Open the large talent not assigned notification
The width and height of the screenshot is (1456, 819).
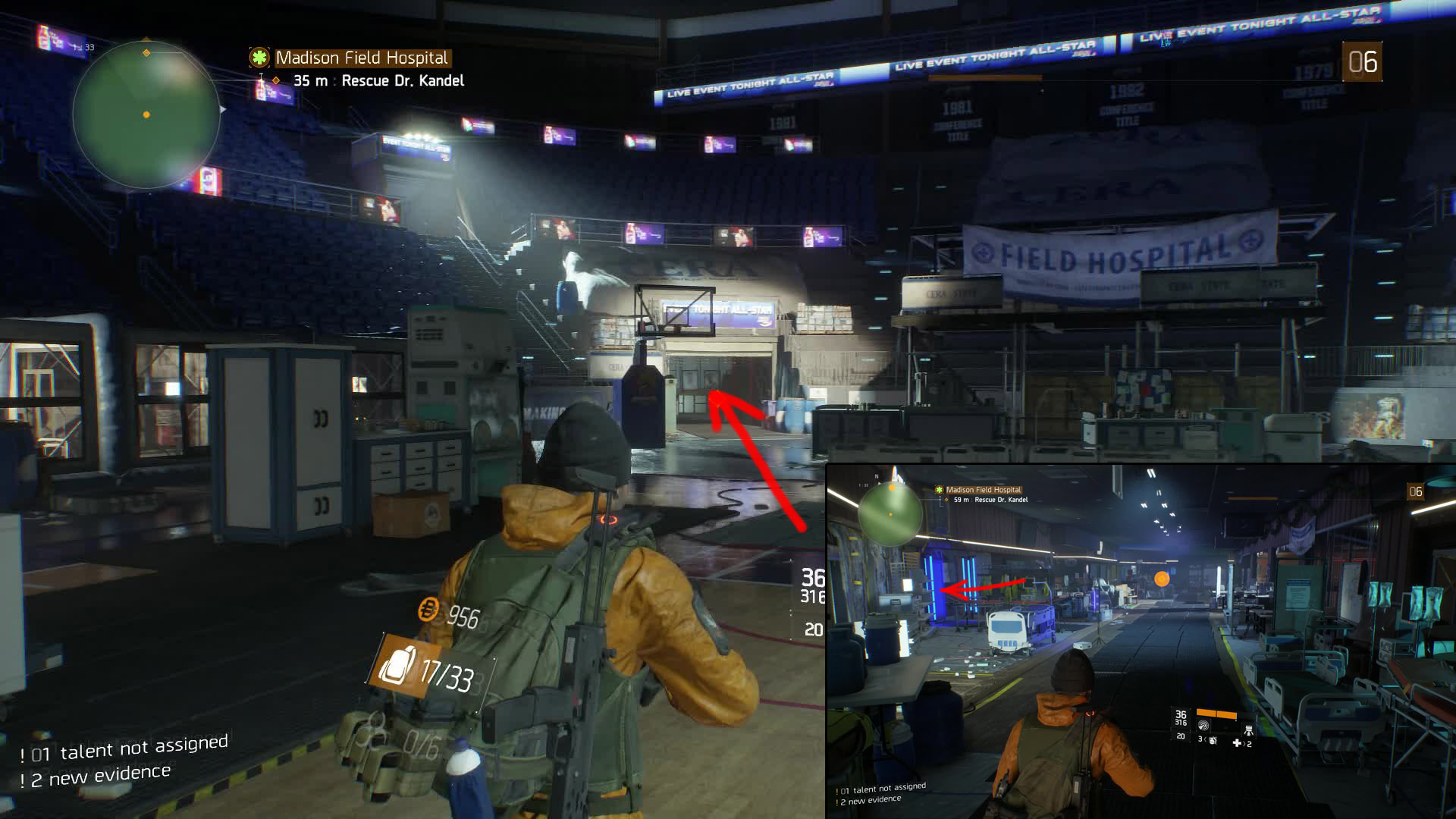click(125, 748)
